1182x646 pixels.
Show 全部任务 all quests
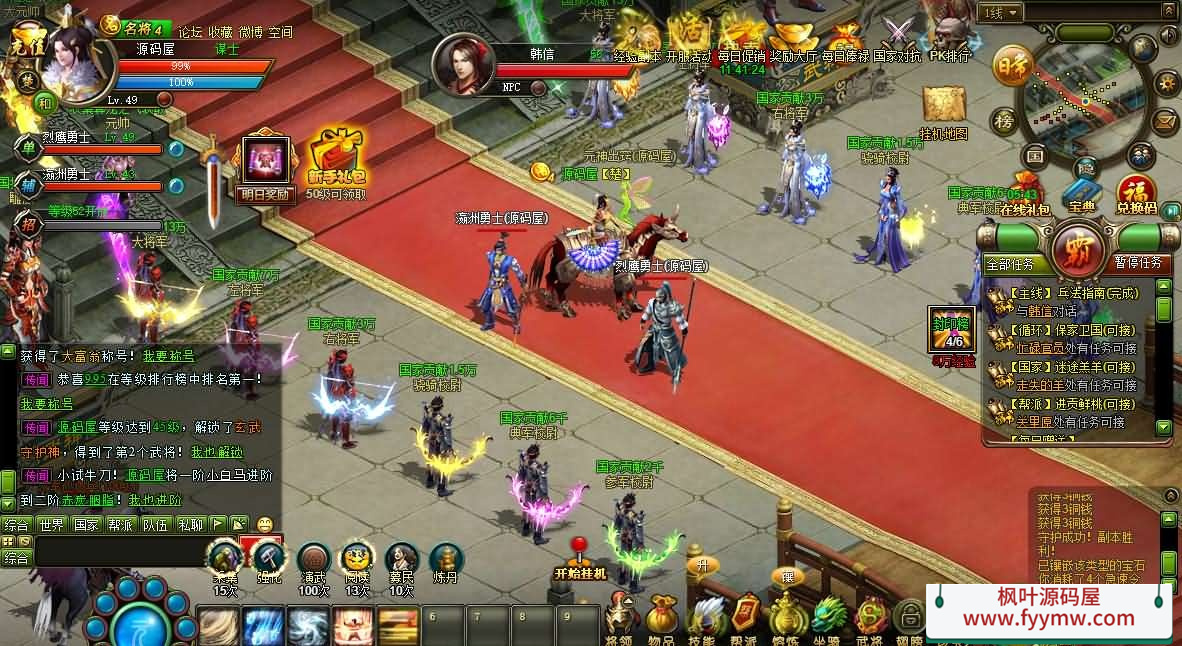click(1016, 264)
